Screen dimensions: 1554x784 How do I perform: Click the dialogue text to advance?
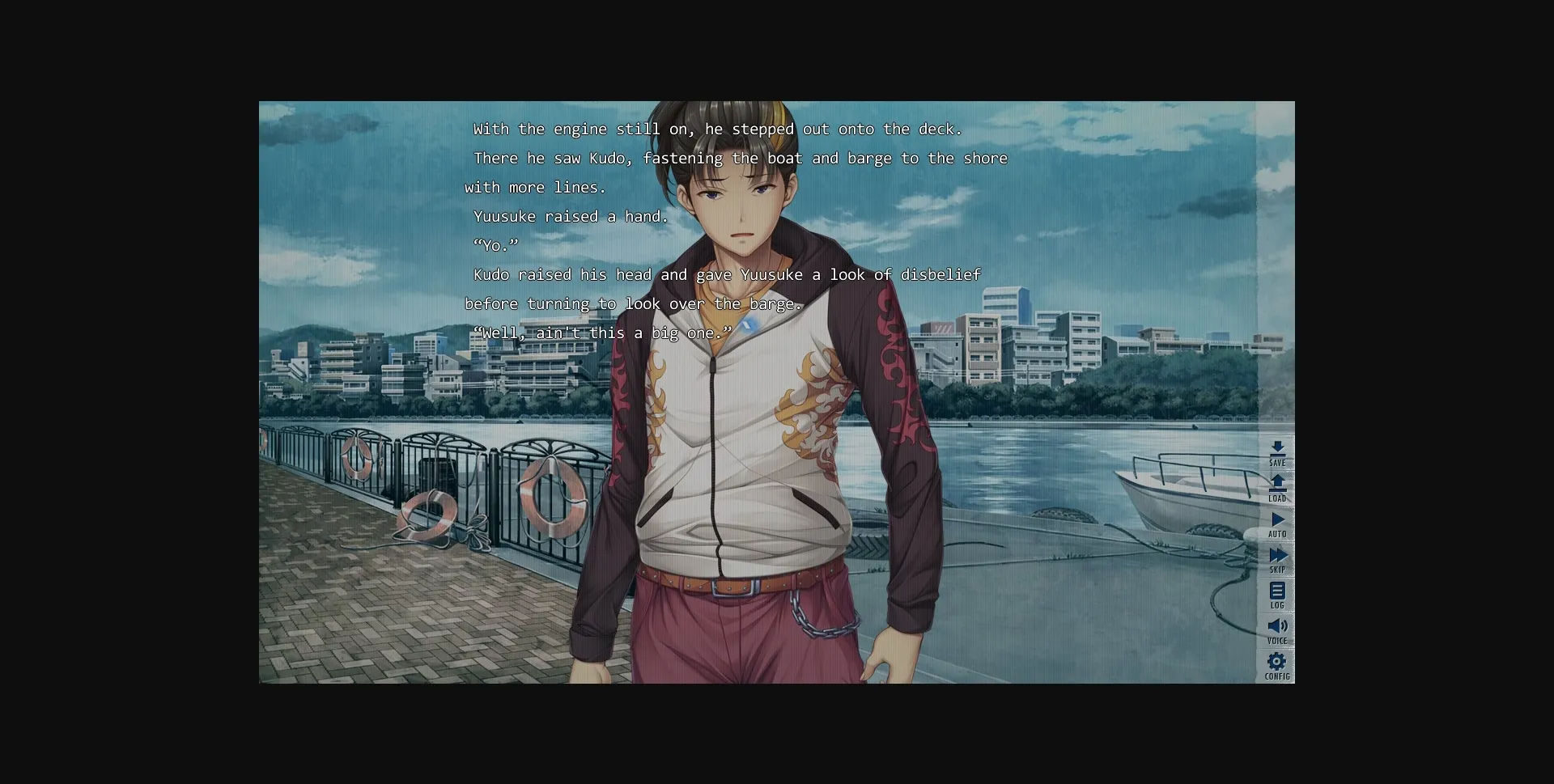718,129
